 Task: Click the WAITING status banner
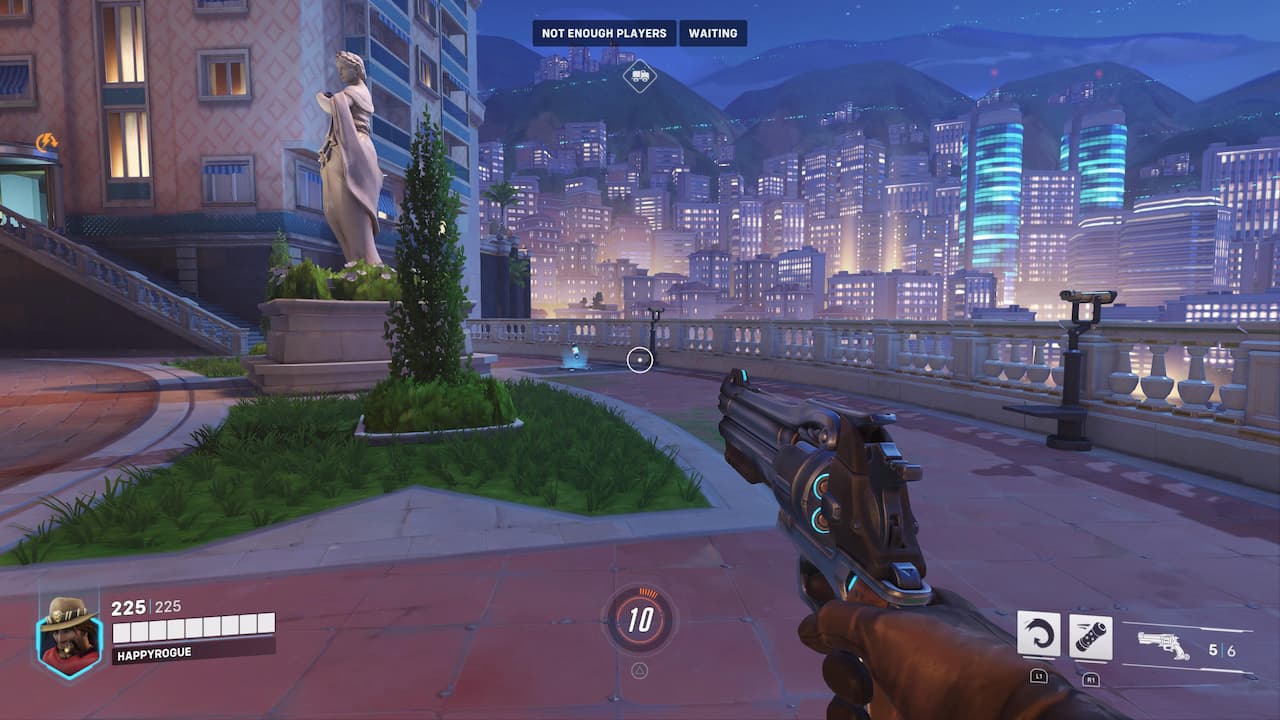coord(712,32)
